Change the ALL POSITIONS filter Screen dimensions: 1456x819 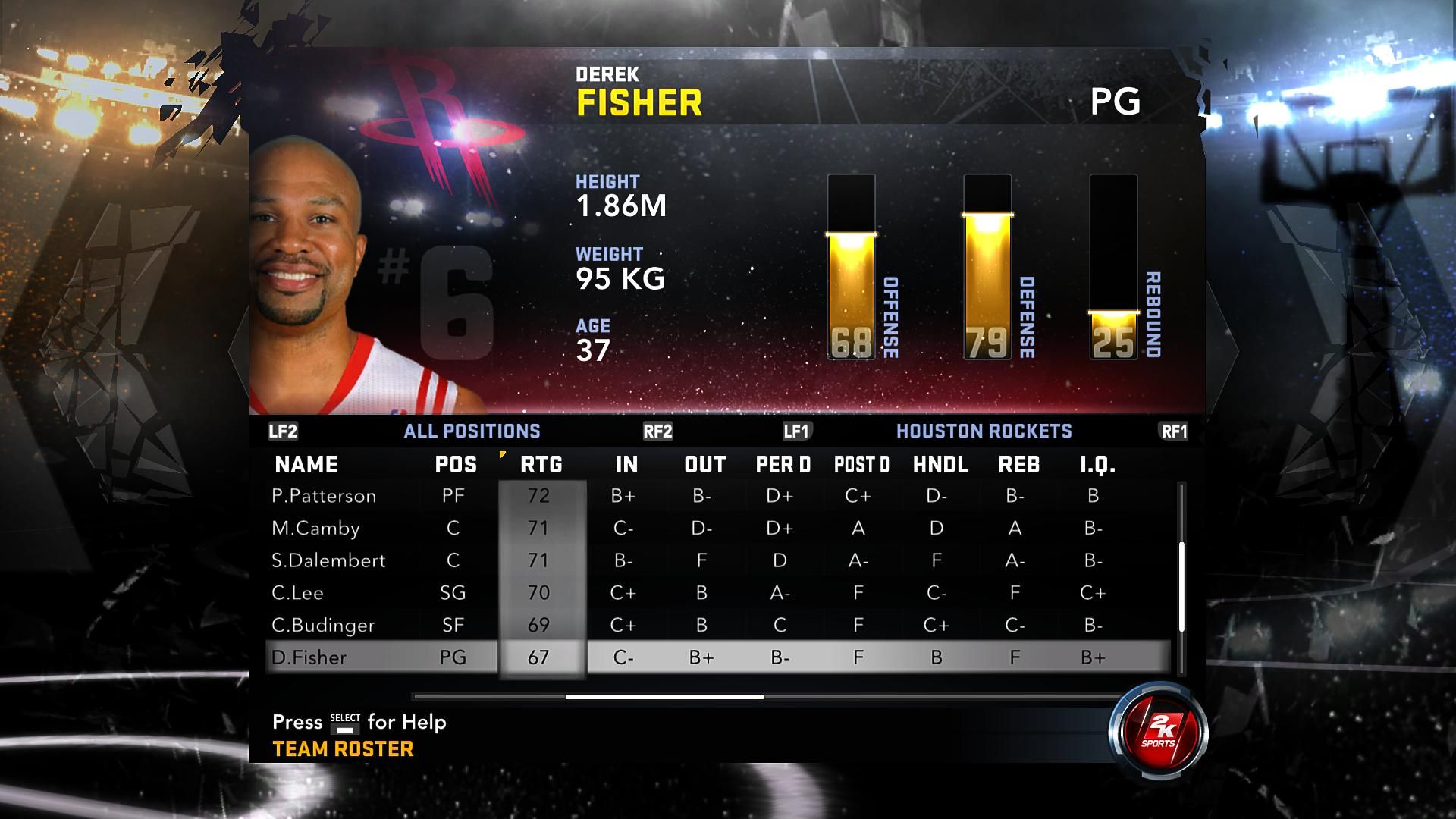point(472,431)
